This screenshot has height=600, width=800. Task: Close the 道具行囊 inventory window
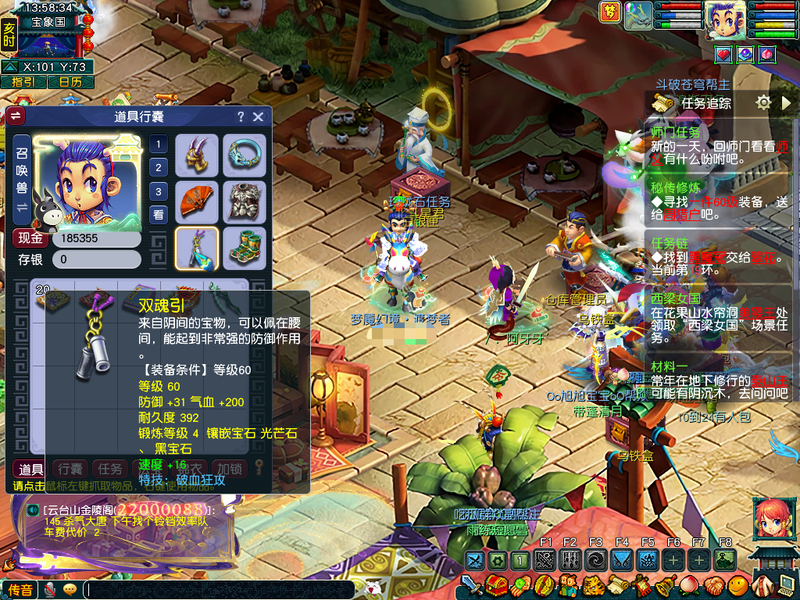pos(258,117)
